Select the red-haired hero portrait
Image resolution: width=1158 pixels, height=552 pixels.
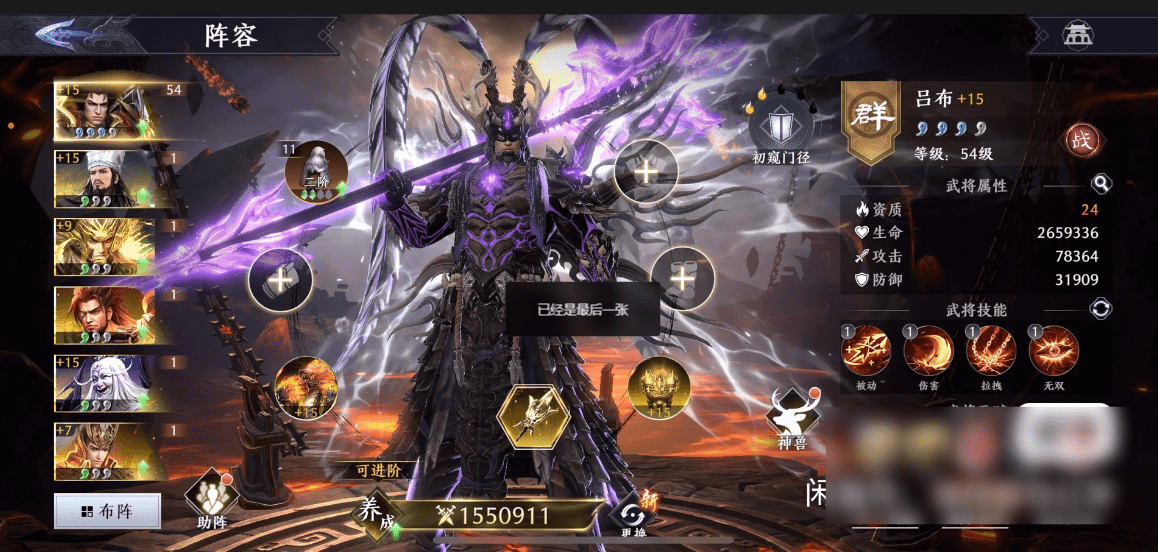(105, 315)
